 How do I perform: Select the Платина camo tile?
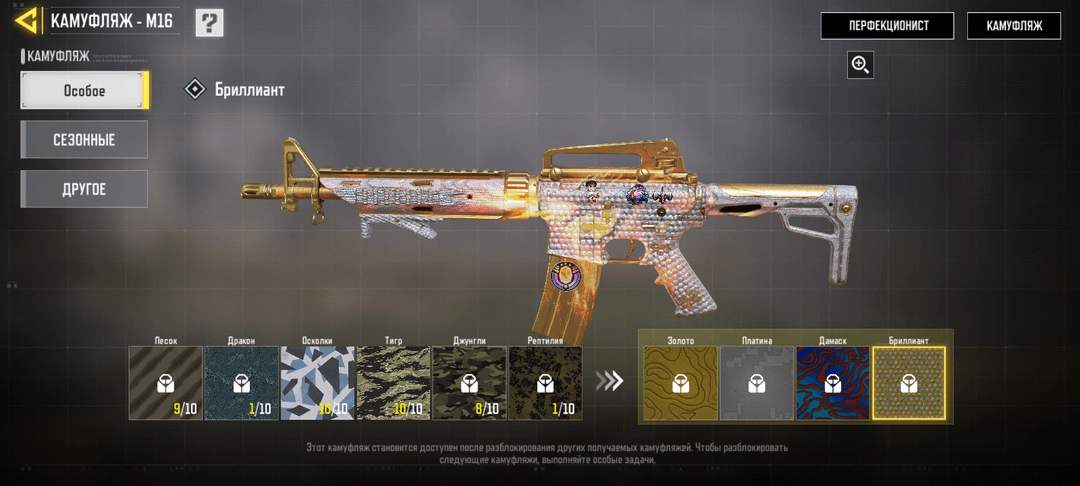point(756,383)
